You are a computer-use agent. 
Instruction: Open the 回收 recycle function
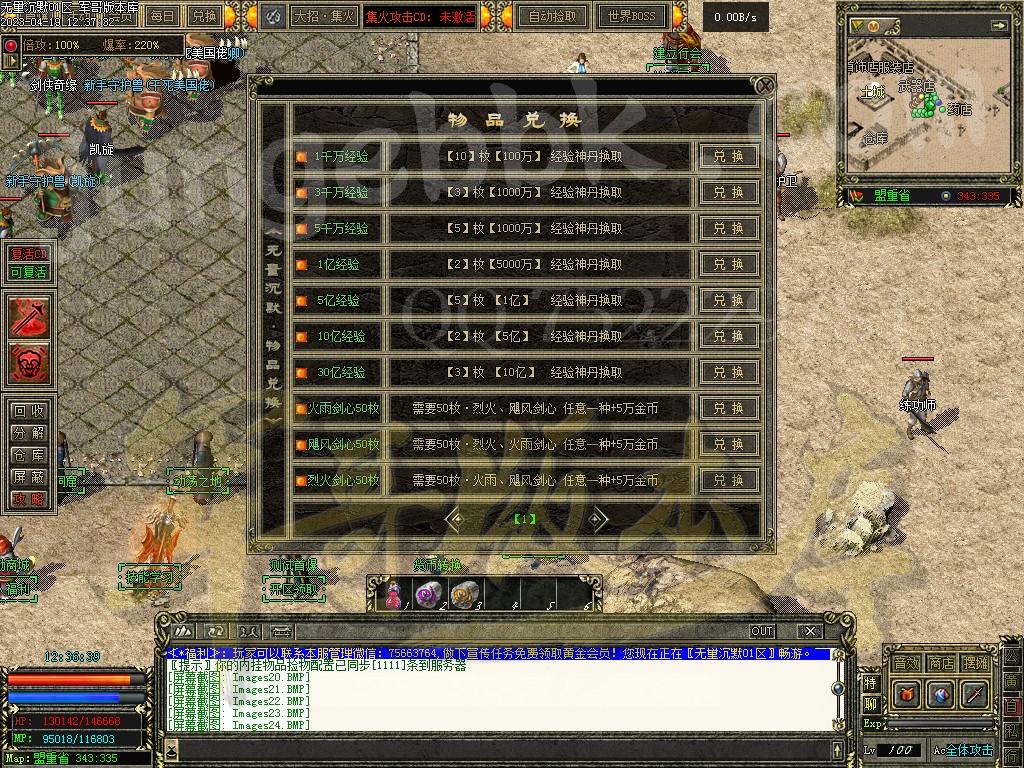(x=27, y=411)
